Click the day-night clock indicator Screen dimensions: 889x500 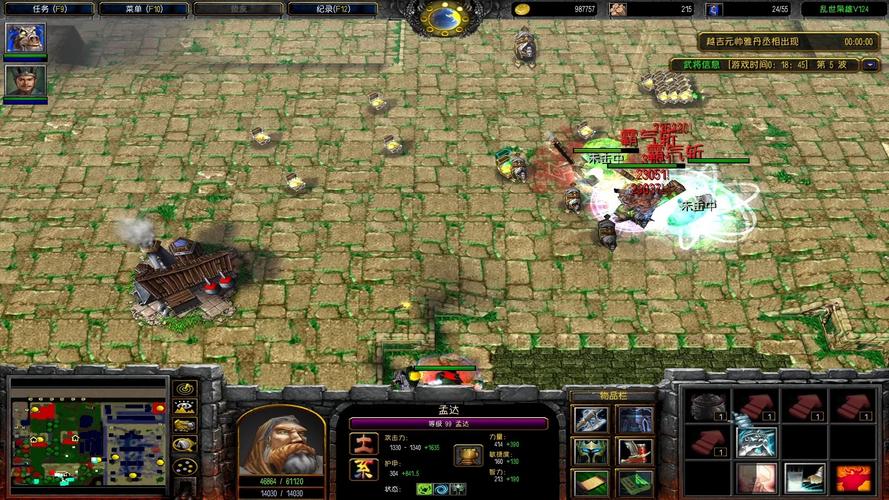(x=444, y=17)
